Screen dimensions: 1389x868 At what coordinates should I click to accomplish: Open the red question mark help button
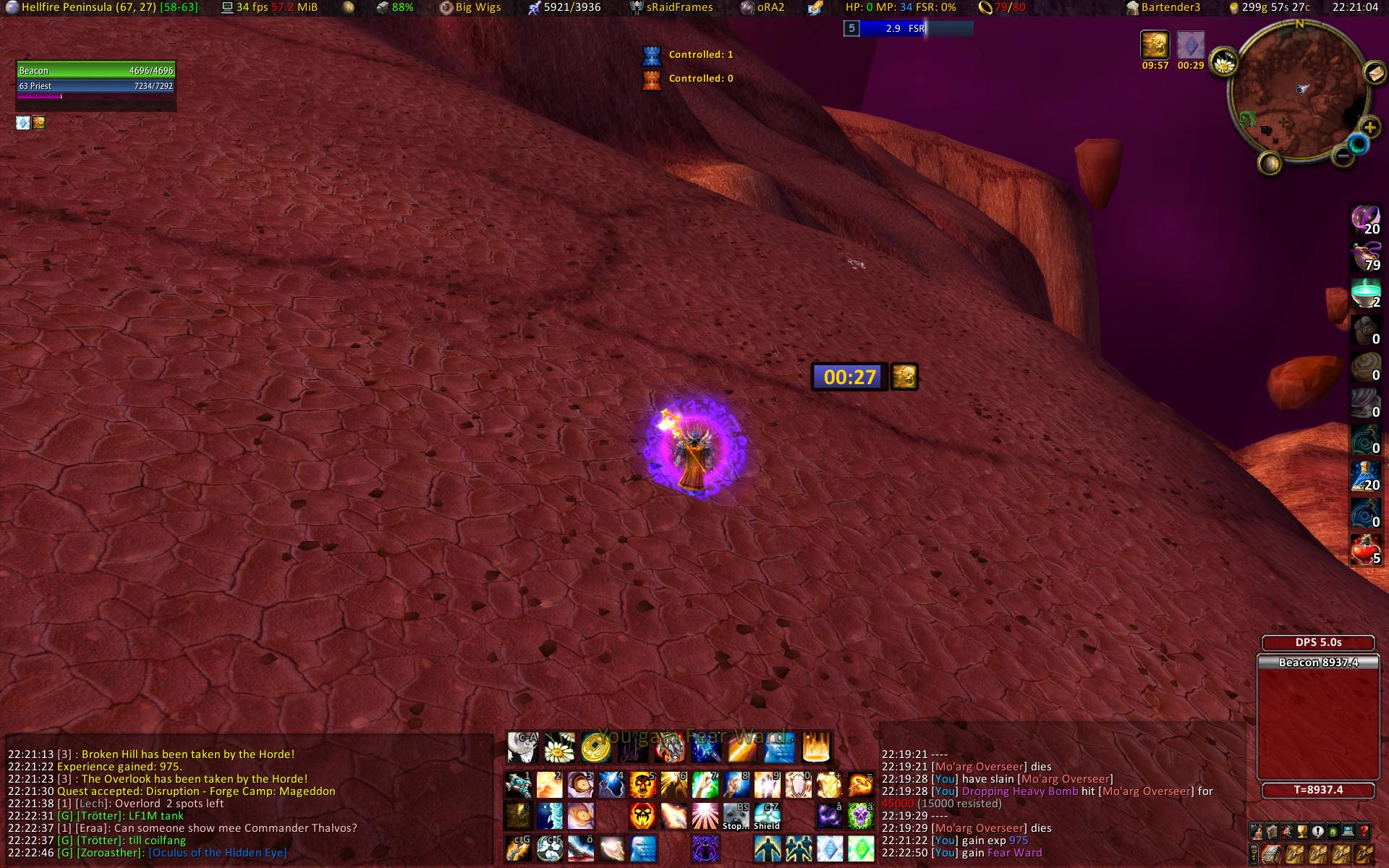(1364, 831)
